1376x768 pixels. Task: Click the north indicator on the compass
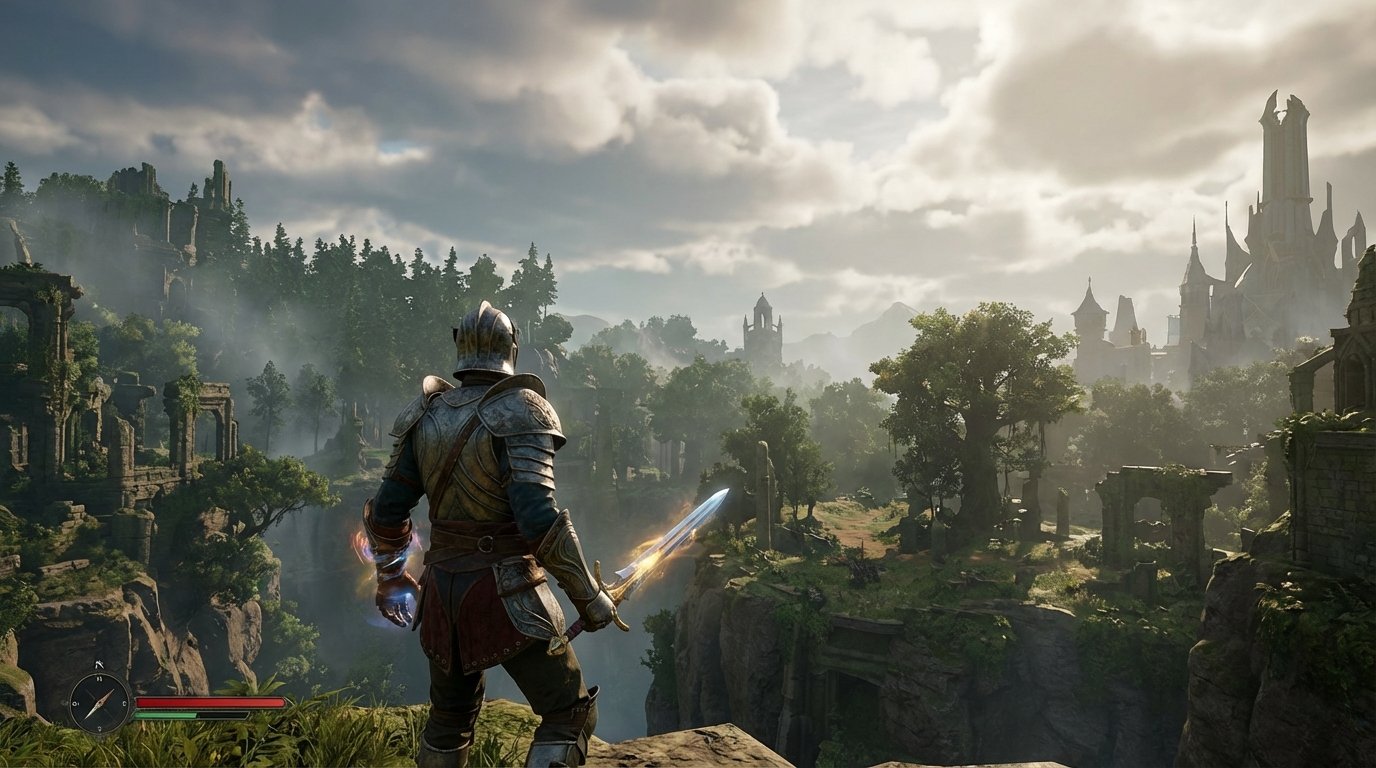coord(98,679)
